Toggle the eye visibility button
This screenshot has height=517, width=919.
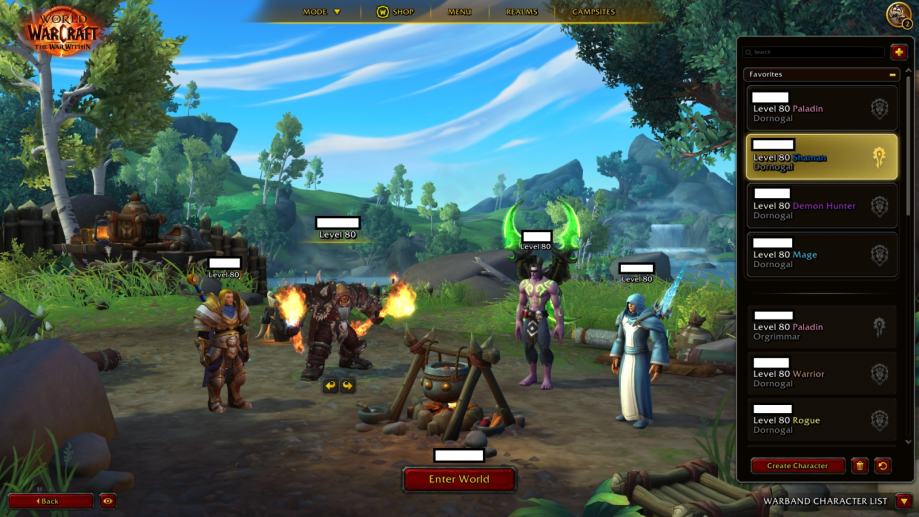point(107,501)
